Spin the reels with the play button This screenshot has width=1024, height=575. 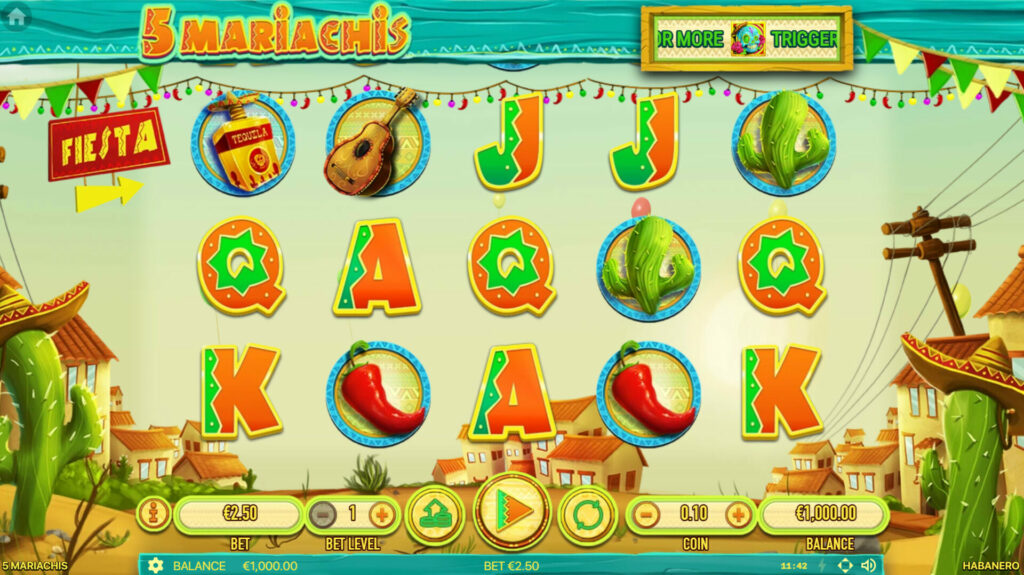pos(512,512)
